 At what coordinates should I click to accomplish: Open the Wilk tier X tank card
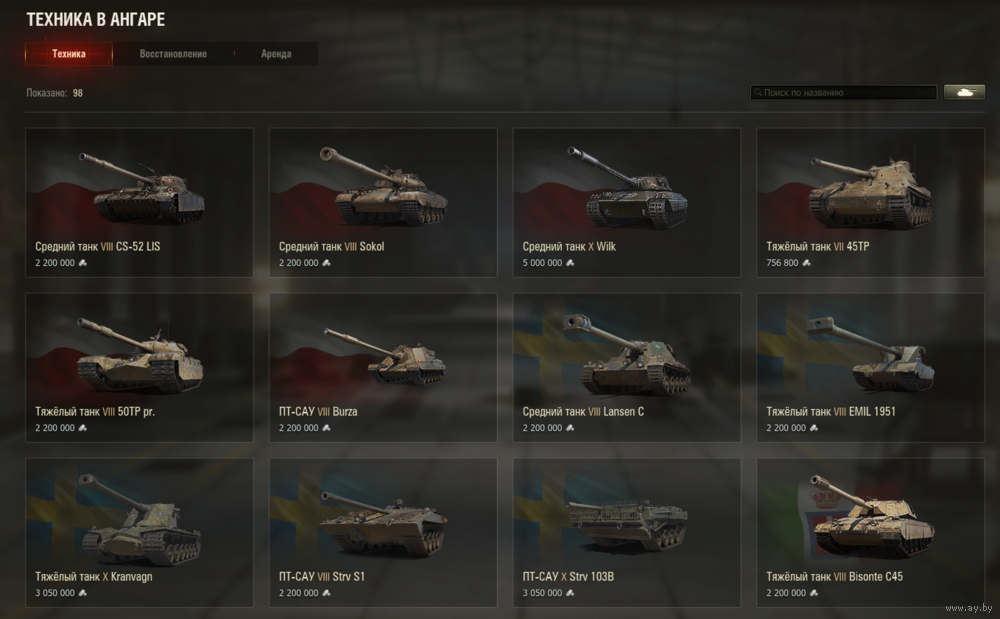pos(627,202)
